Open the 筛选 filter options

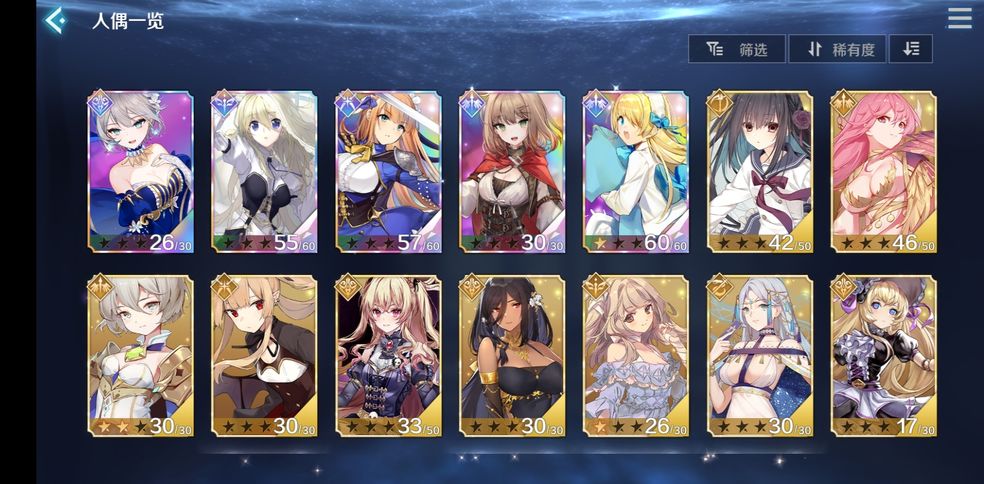pos(737,49)
